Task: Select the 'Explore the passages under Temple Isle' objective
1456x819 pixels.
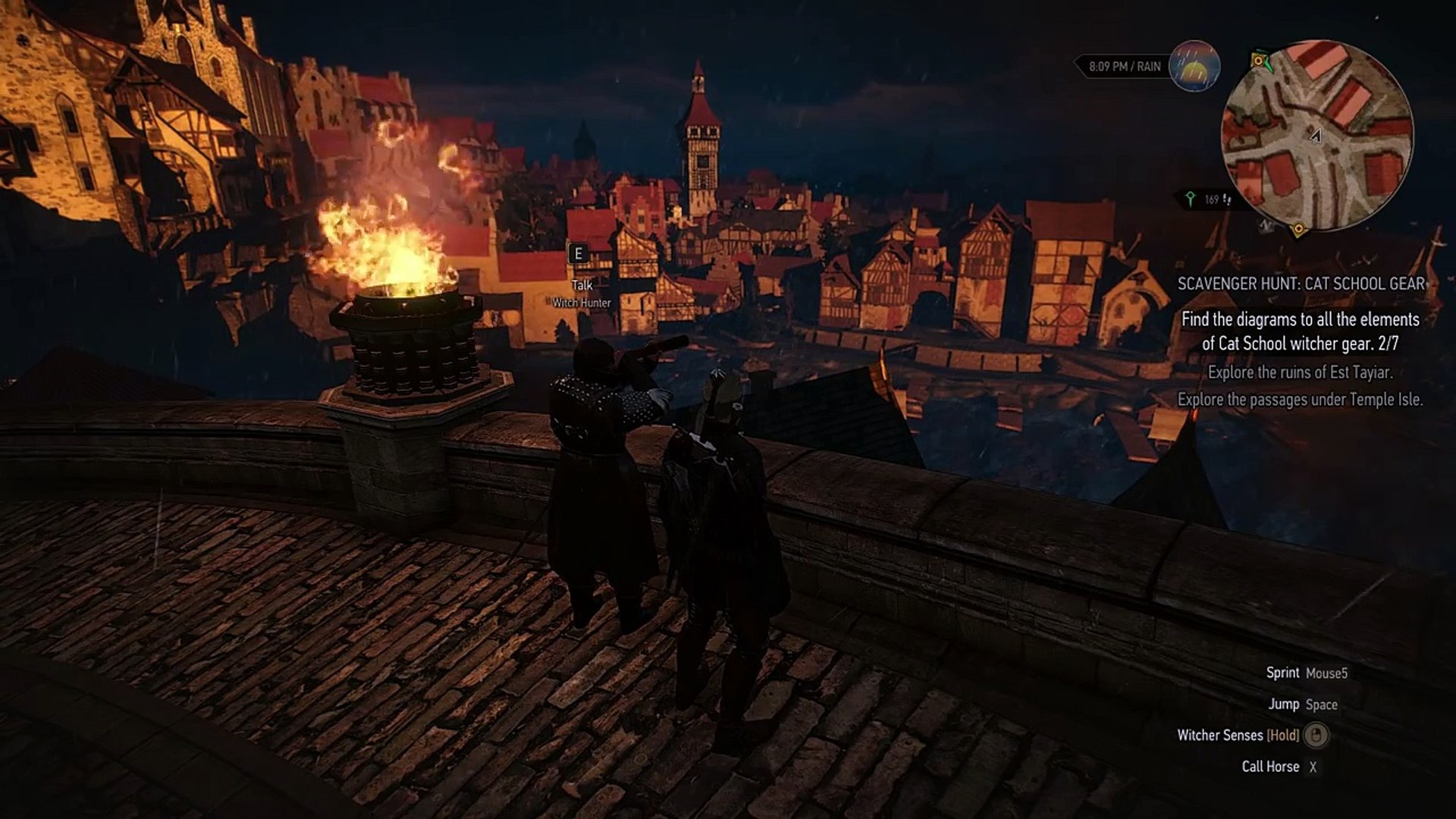Action: point(1300,399)
